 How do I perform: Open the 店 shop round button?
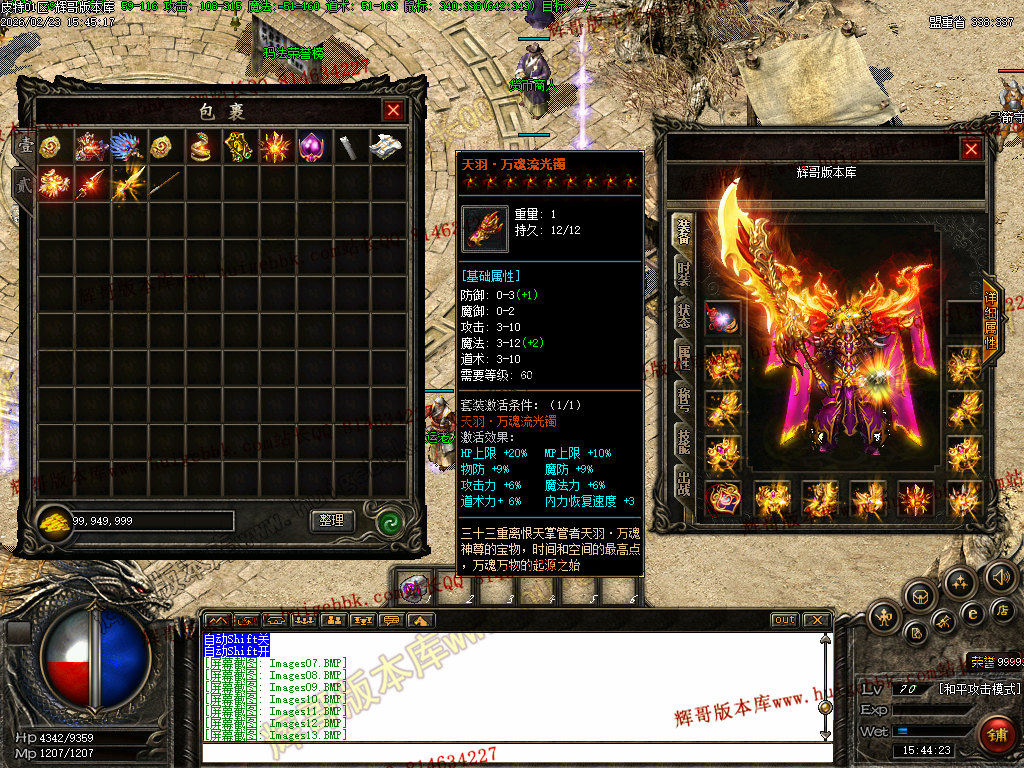click(1002, 609)
